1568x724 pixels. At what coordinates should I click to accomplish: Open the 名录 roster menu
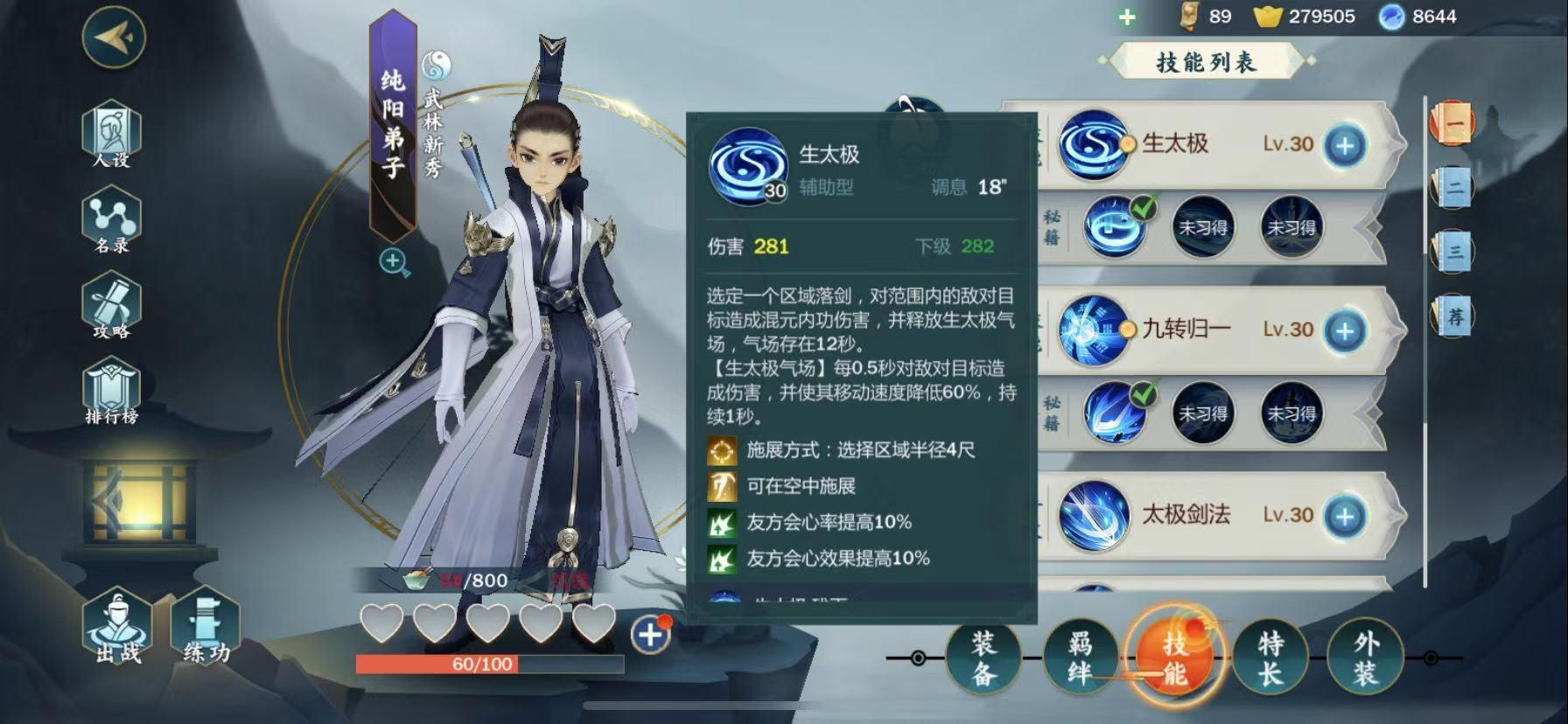tap(111, 220)
